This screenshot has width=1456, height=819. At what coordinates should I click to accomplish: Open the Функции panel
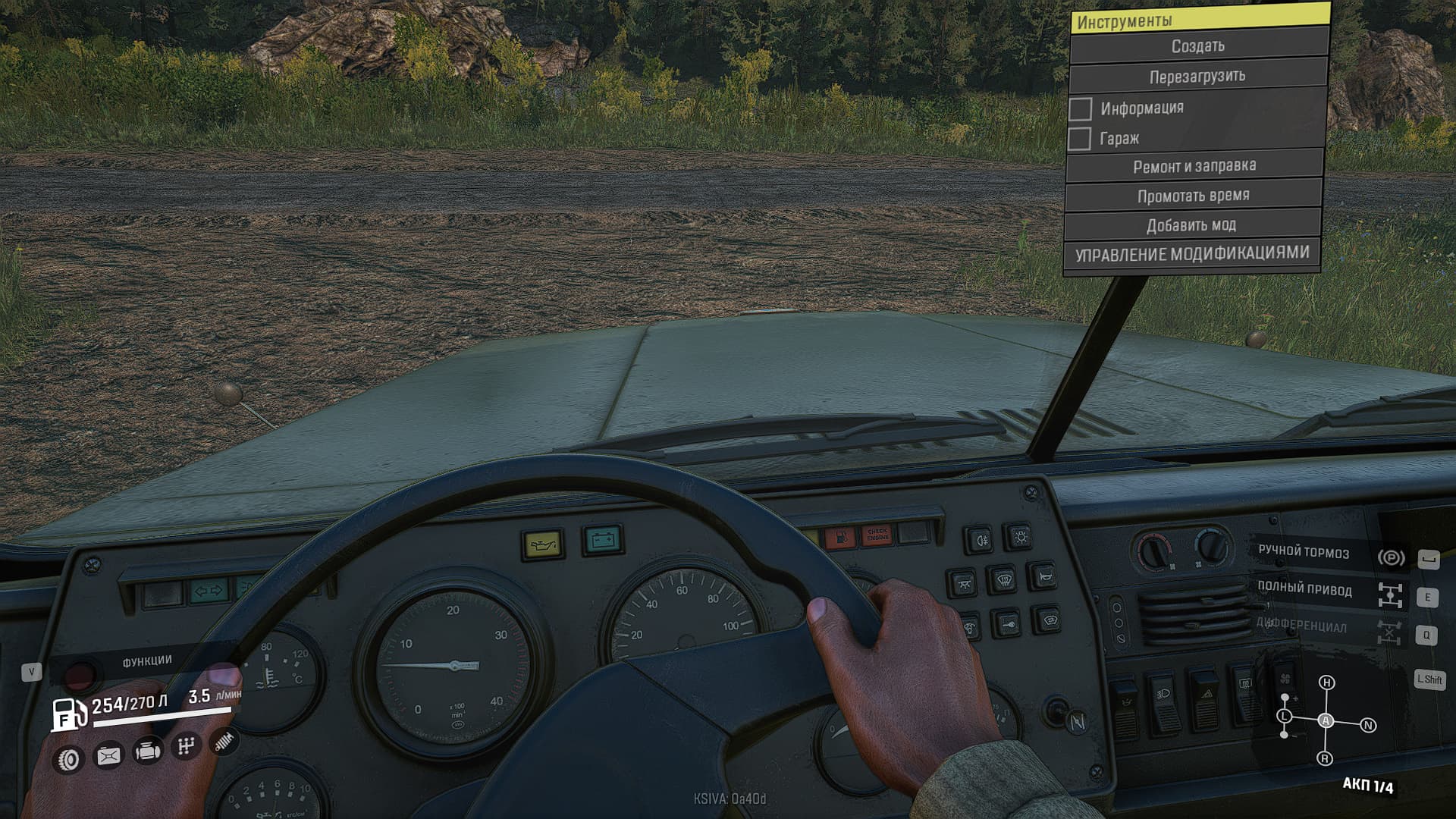(x=147, y=661)
